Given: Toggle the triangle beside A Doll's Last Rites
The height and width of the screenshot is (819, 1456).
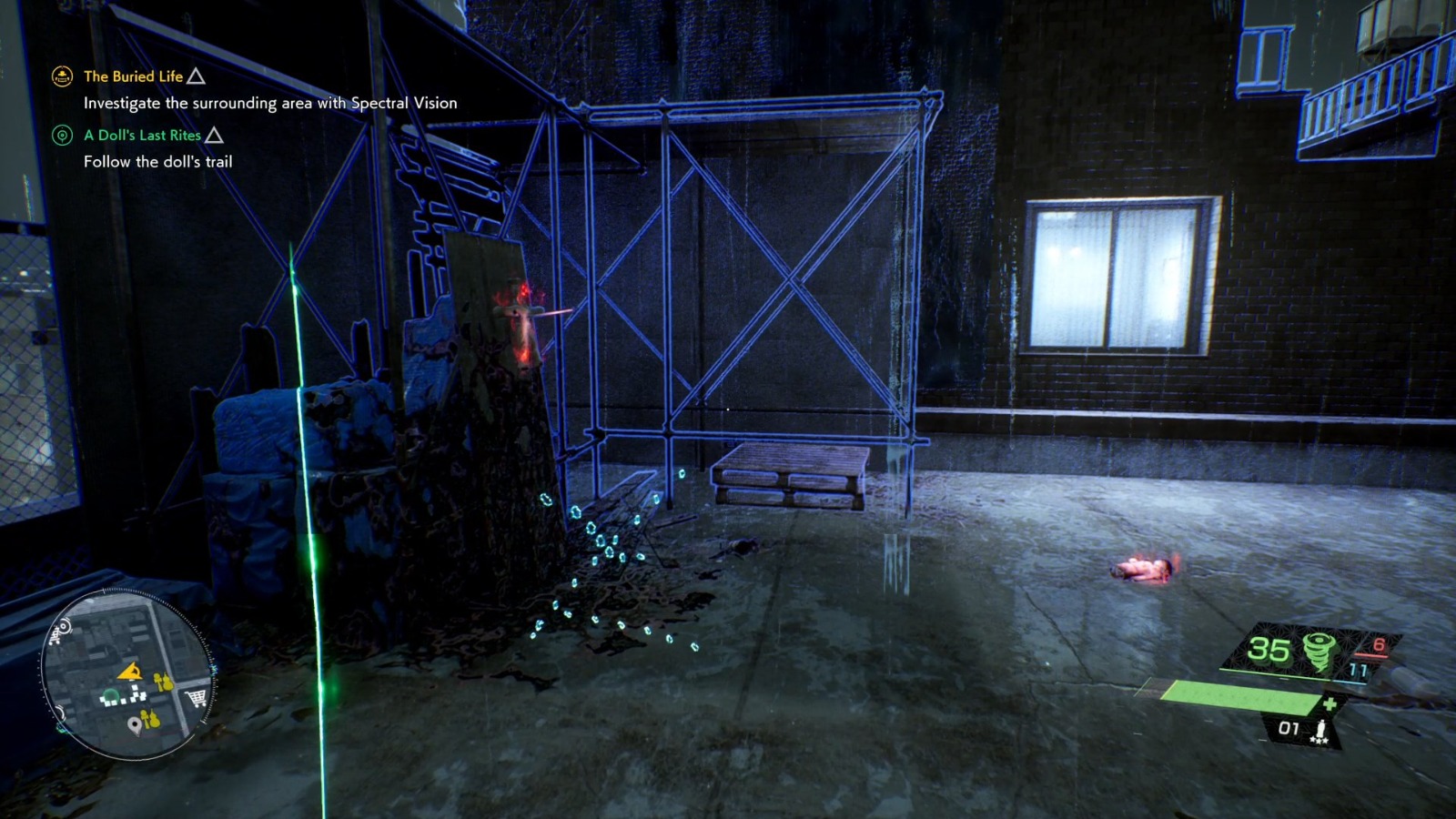Looking at the screenshot, I should coord(216,135).
